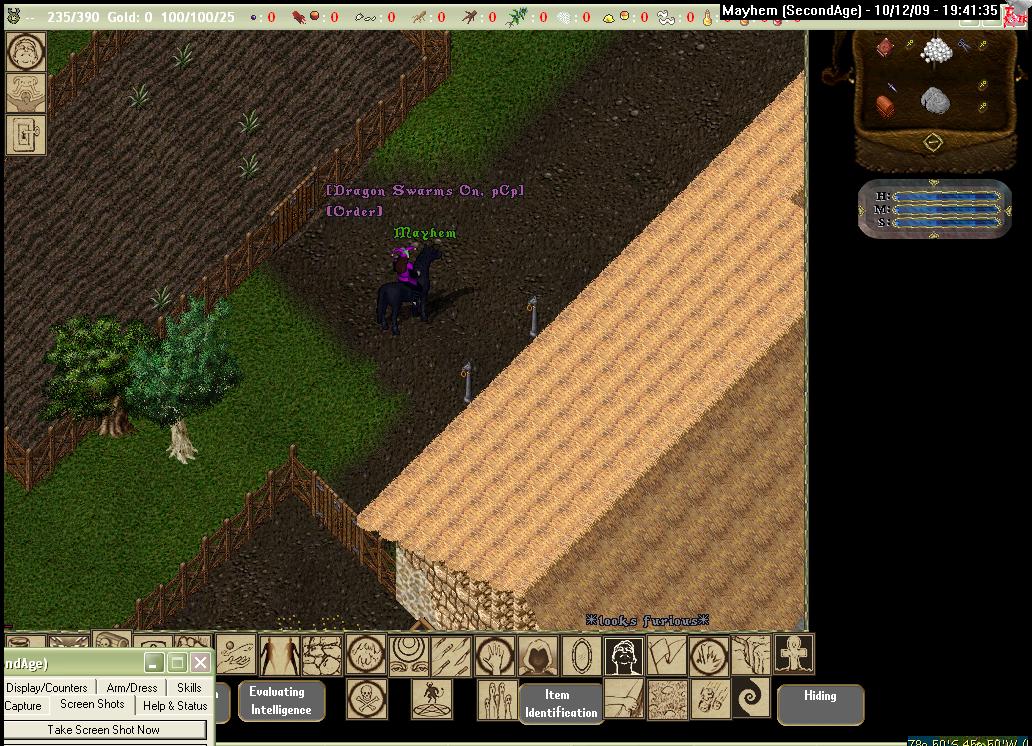Close the SecondAge assistant window

pyautogui.click(x=200, y=663)
